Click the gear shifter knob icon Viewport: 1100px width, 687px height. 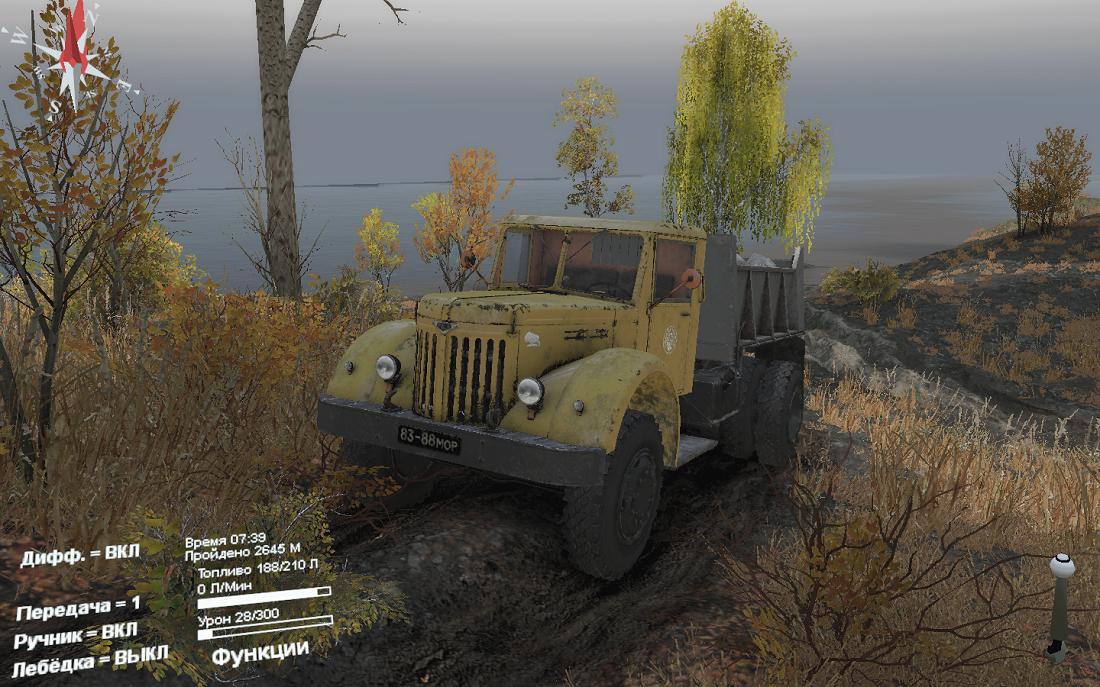pyautogui.click(x=1061, y=567)
